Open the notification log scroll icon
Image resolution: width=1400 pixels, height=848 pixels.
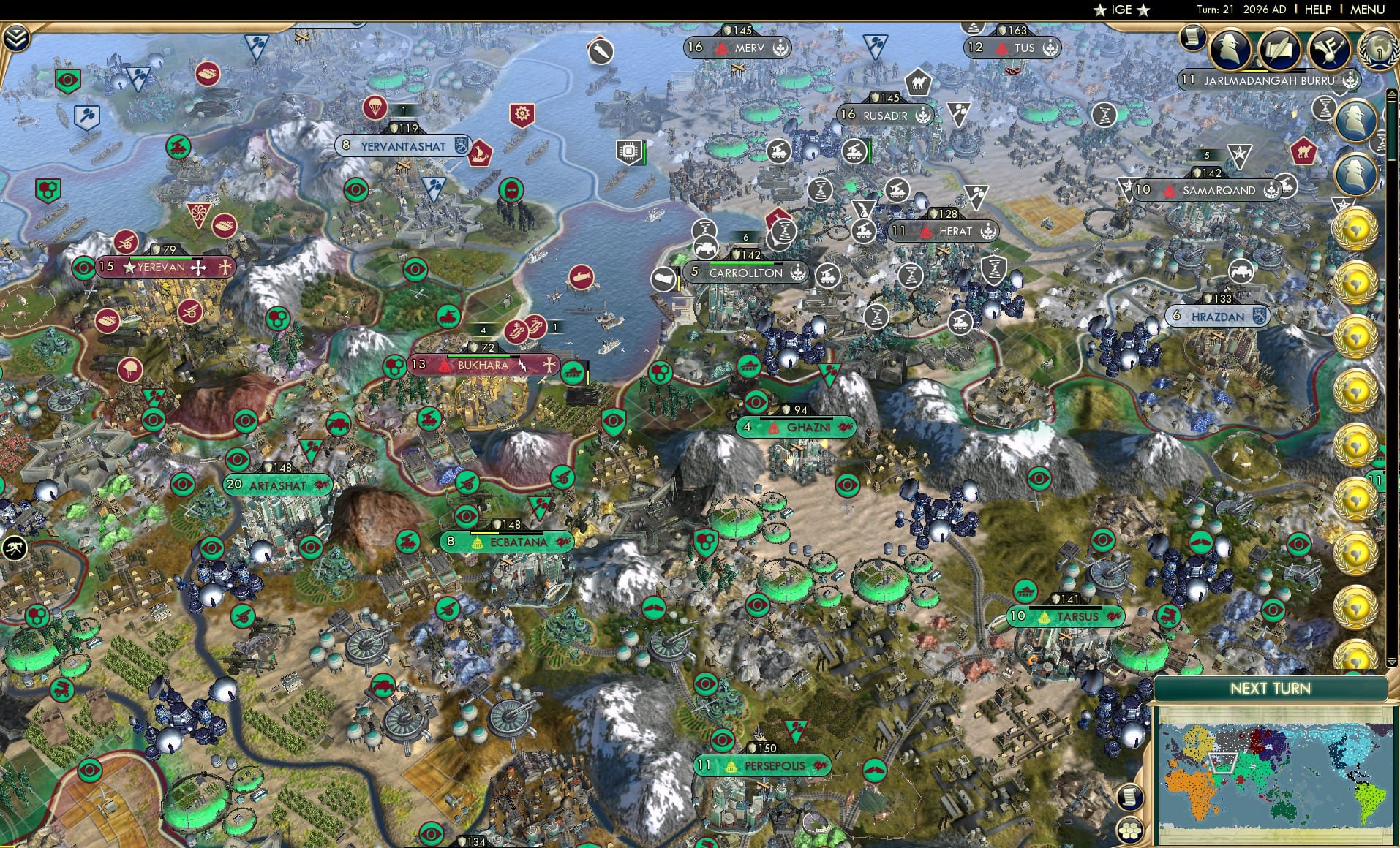(1193, 37)
